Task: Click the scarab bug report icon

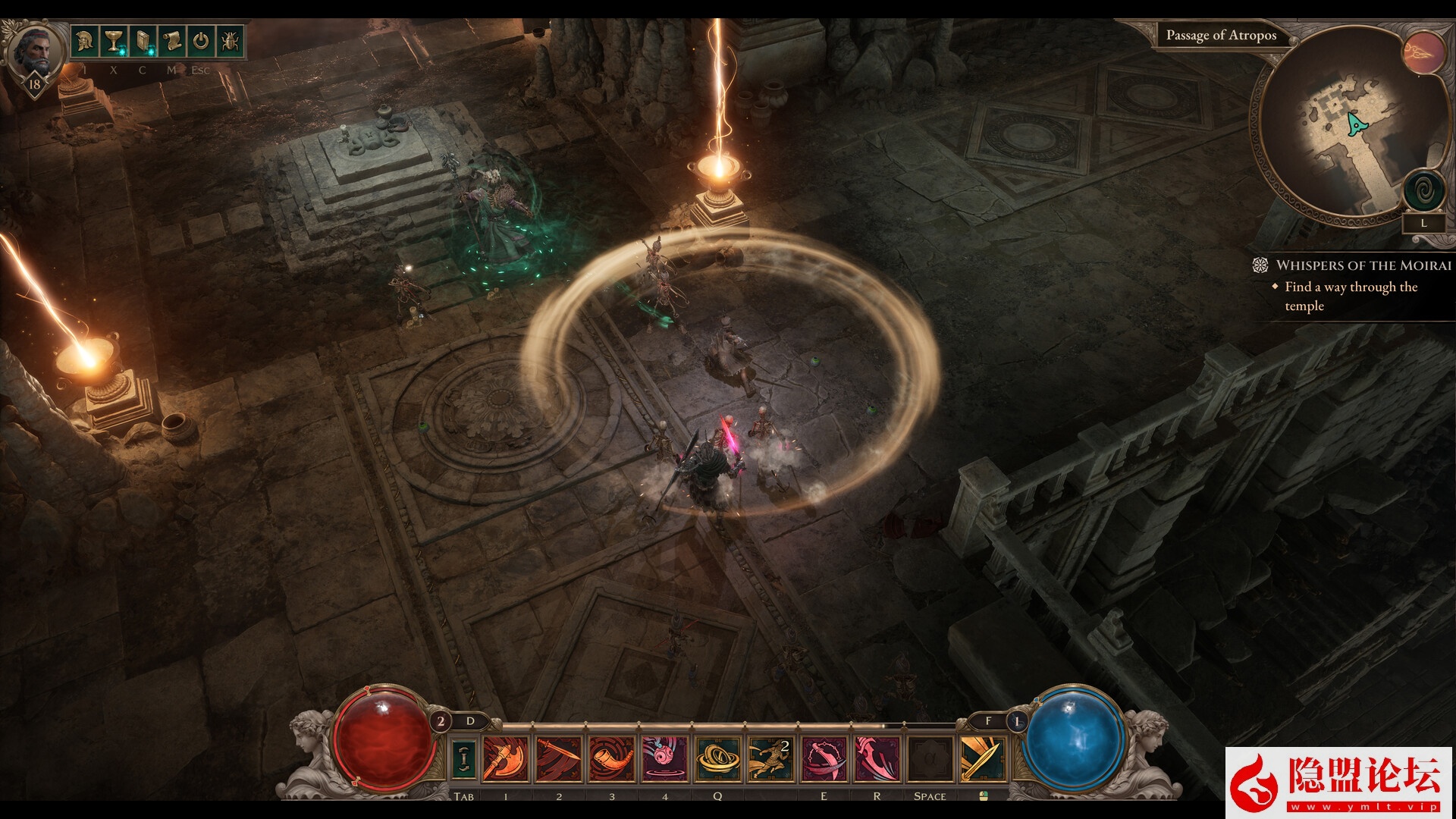Action: 229,41
